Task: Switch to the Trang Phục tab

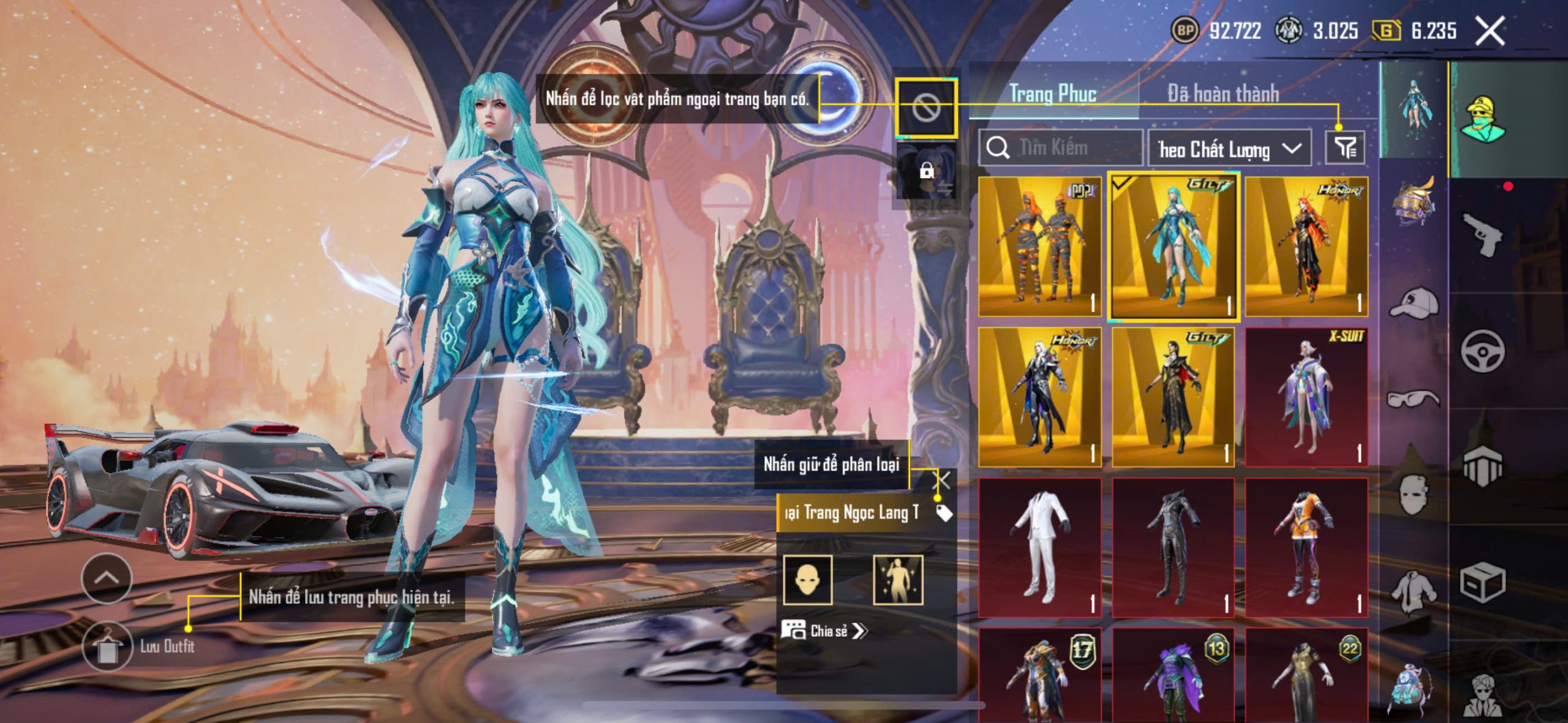Action: (1052, 94)
